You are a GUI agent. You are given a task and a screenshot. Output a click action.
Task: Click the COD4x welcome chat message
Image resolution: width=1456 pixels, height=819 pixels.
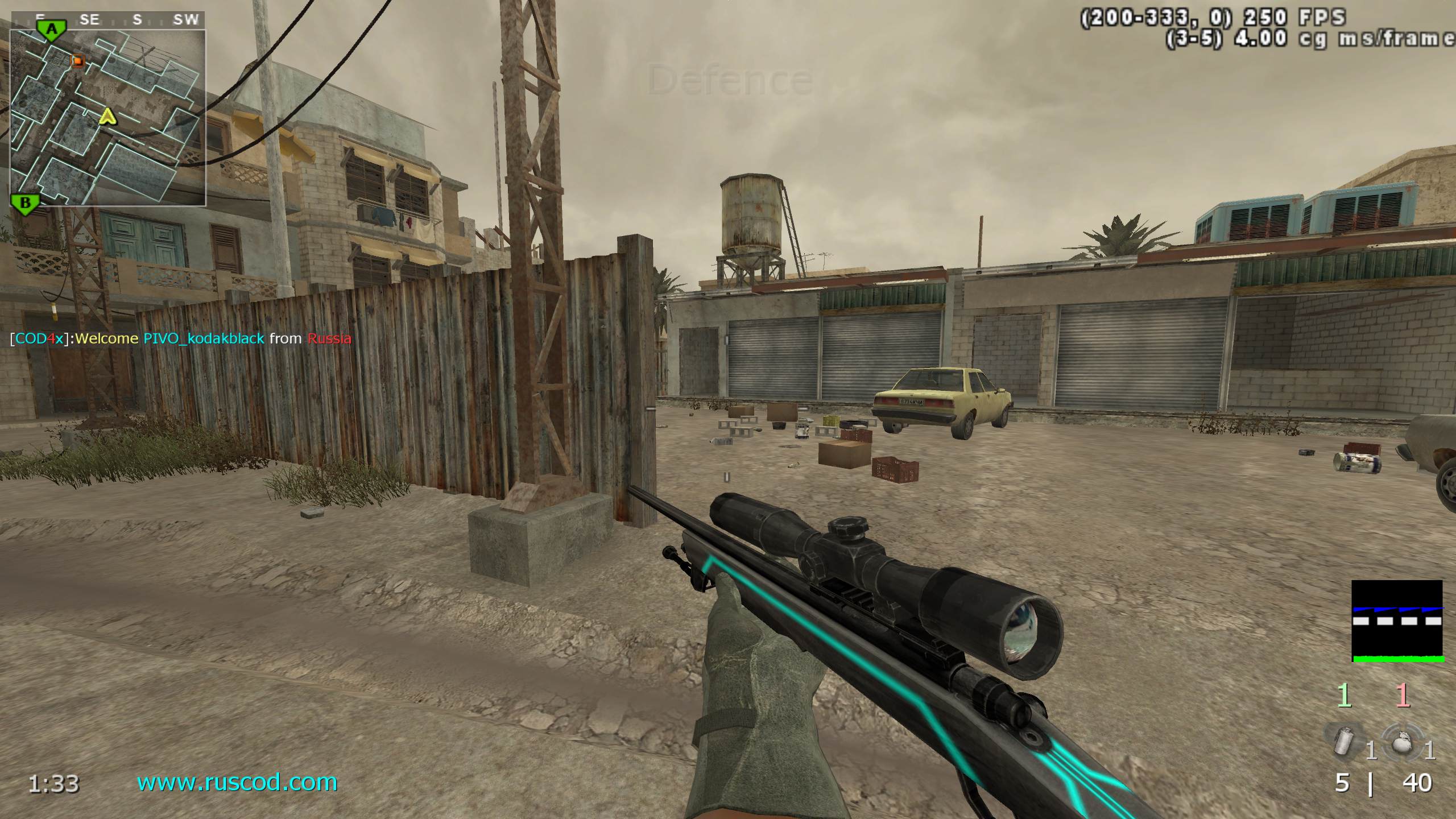181,338
